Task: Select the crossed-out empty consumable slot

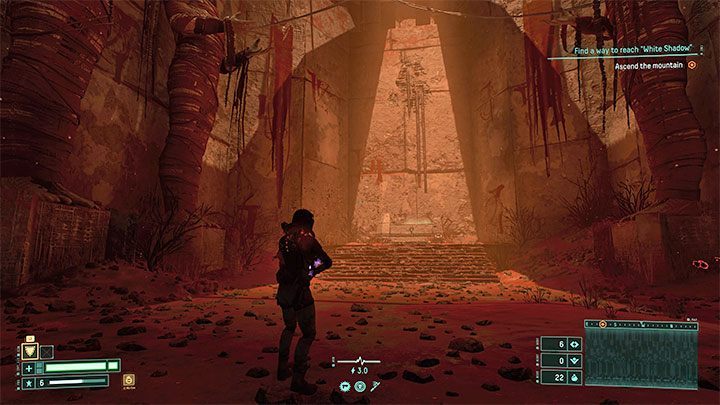Action: pos(45,351)
